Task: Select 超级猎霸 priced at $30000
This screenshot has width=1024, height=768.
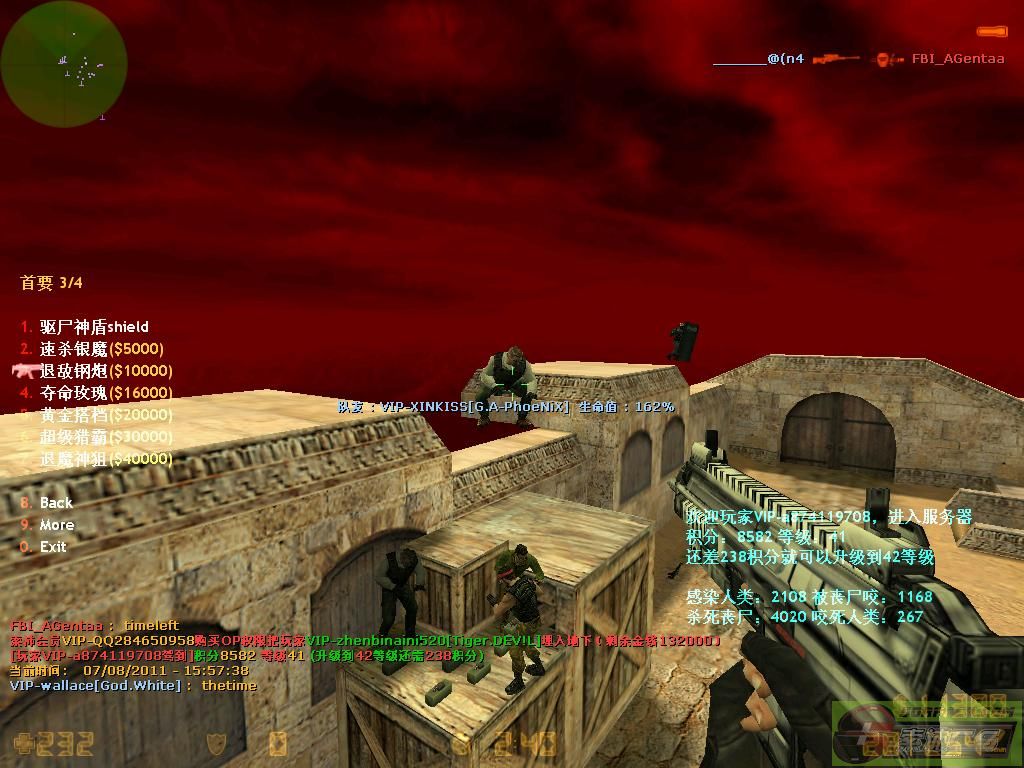Action: [x=105, y=437]
